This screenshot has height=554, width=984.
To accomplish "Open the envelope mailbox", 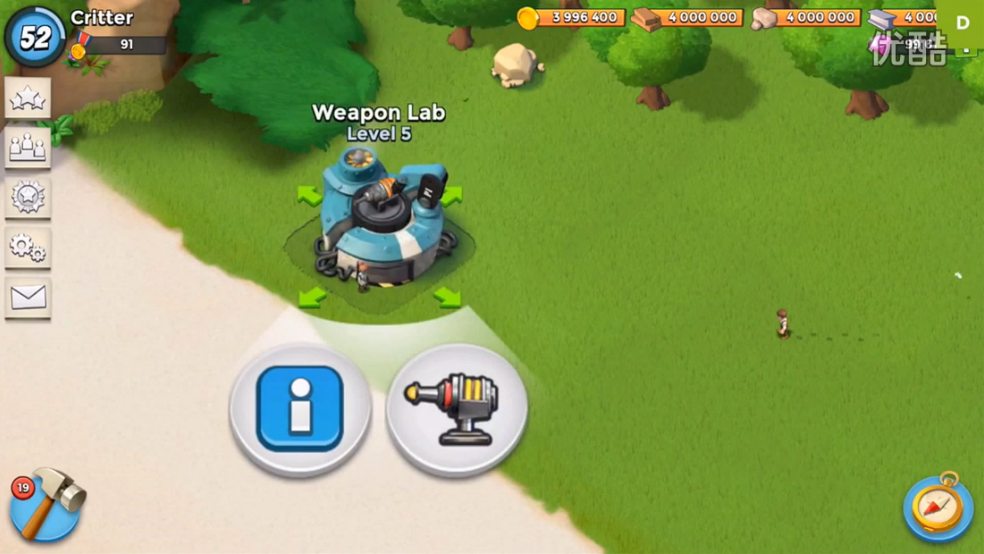I will click(27, 297).
